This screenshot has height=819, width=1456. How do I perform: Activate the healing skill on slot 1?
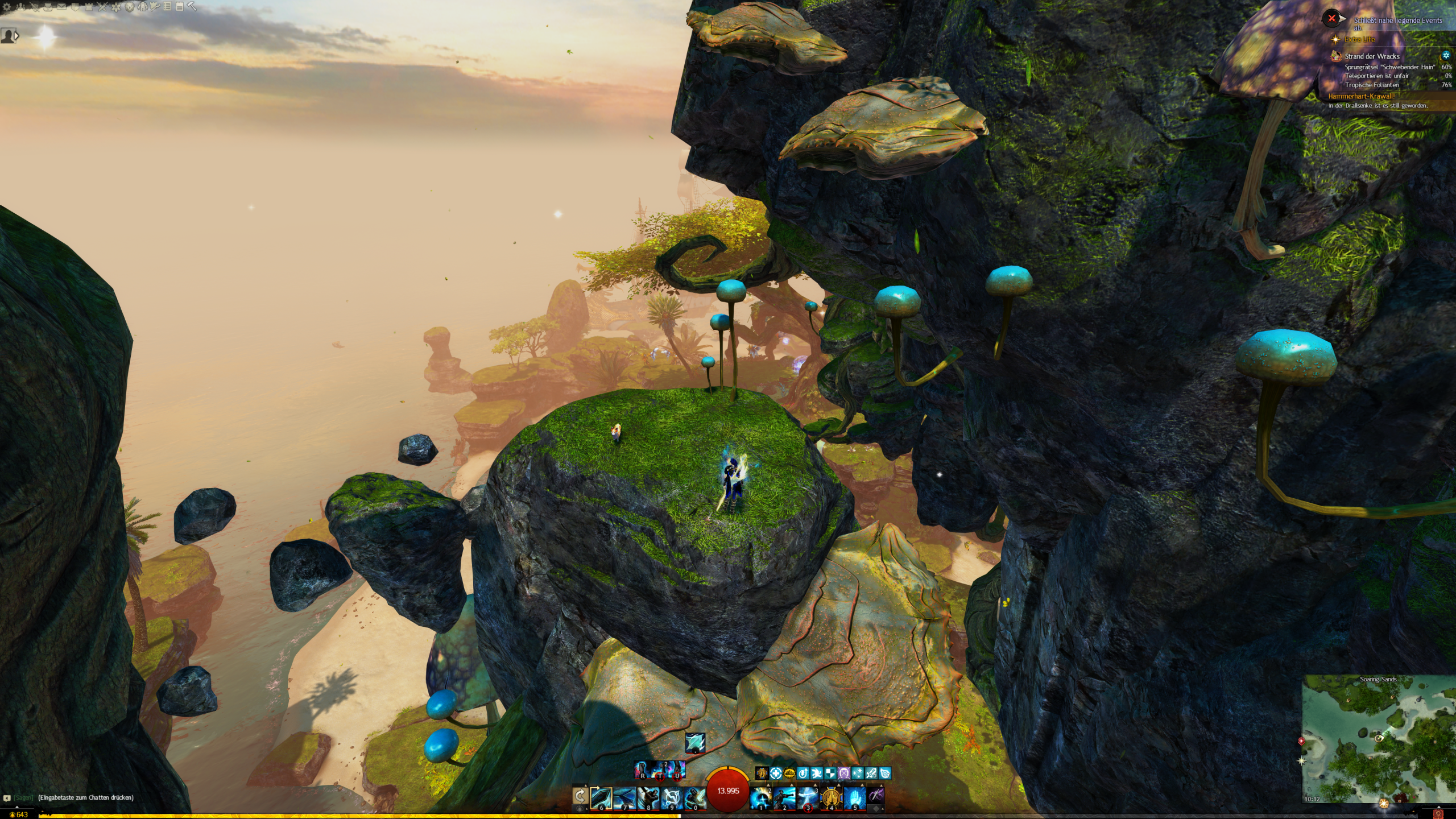tap(760, 797)
